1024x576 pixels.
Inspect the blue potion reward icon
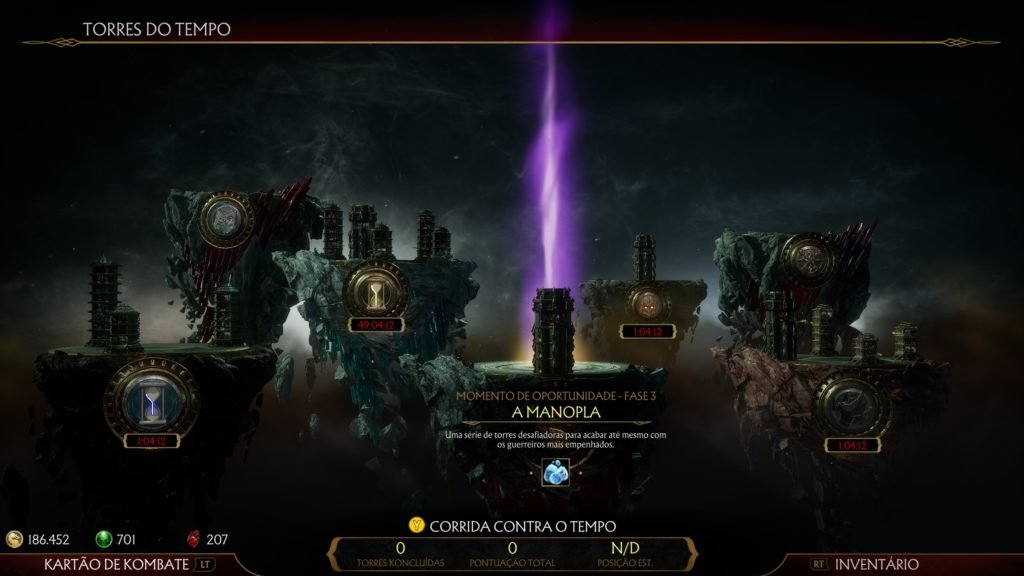pos(556,471)
